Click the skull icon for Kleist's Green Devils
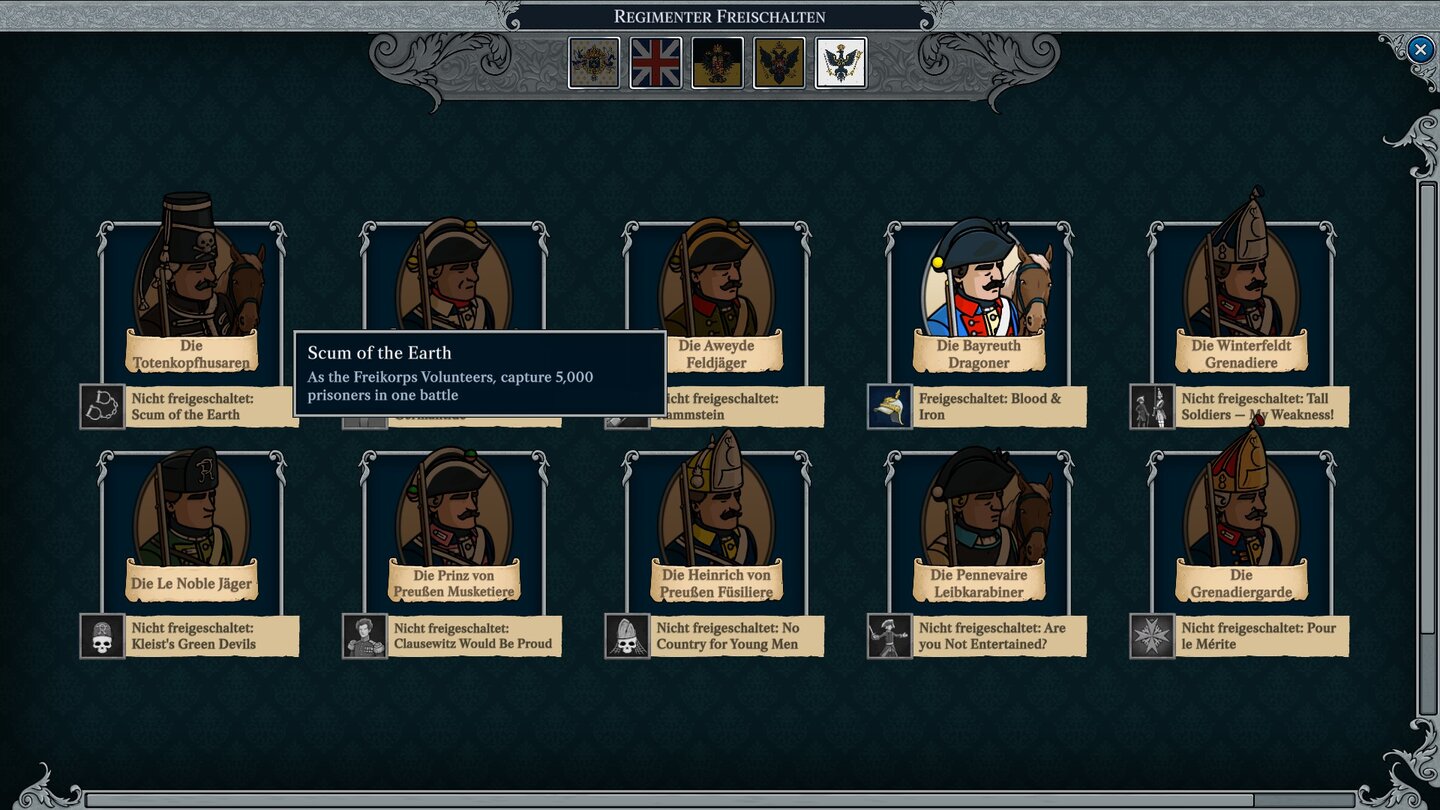Image resolution: width=1440 pixels, height=810 pixels. pos(100,636)
